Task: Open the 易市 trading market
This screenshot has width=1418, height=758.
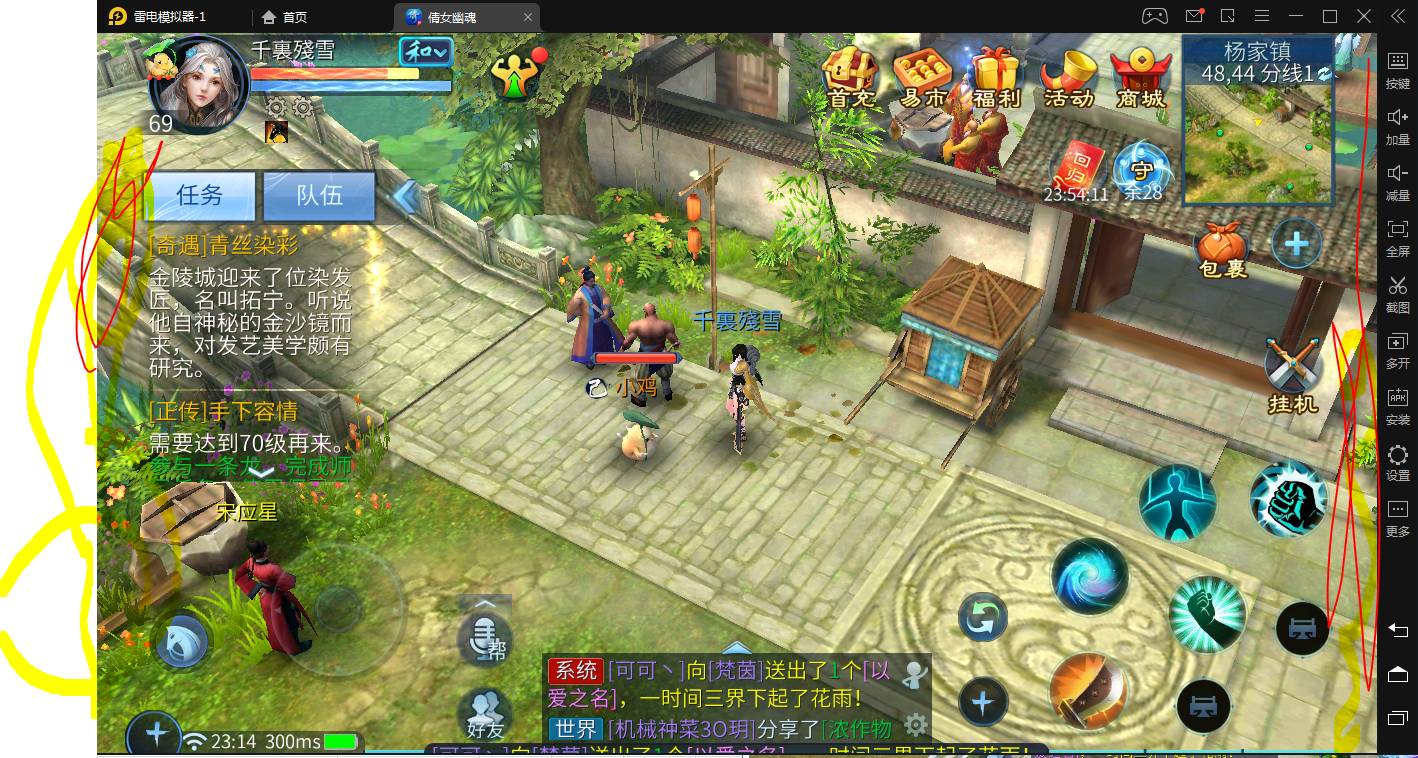Action: click(x=922, y=77)
